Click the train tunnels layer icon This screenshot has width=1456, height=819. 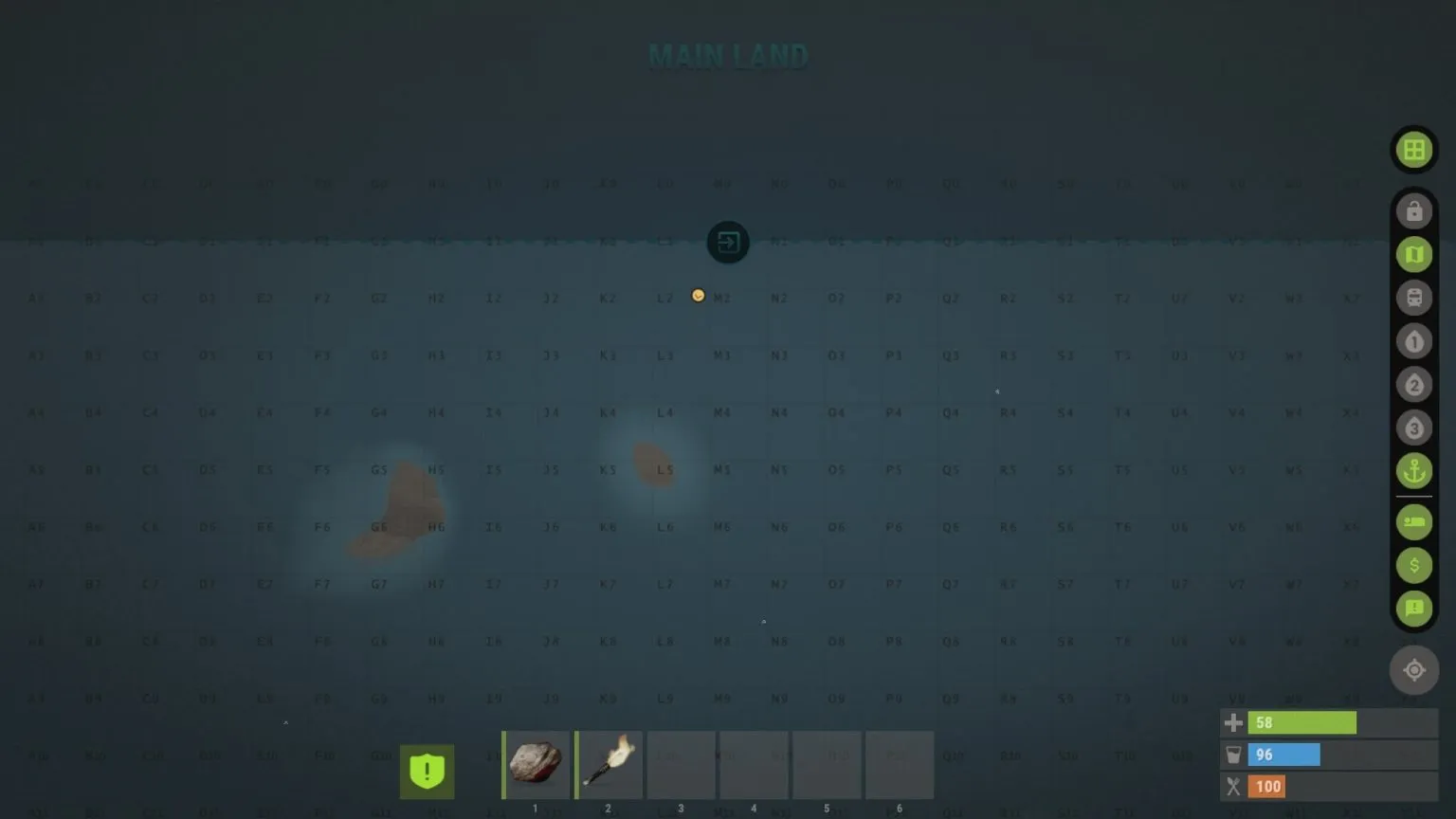(x=1413, y=298)
